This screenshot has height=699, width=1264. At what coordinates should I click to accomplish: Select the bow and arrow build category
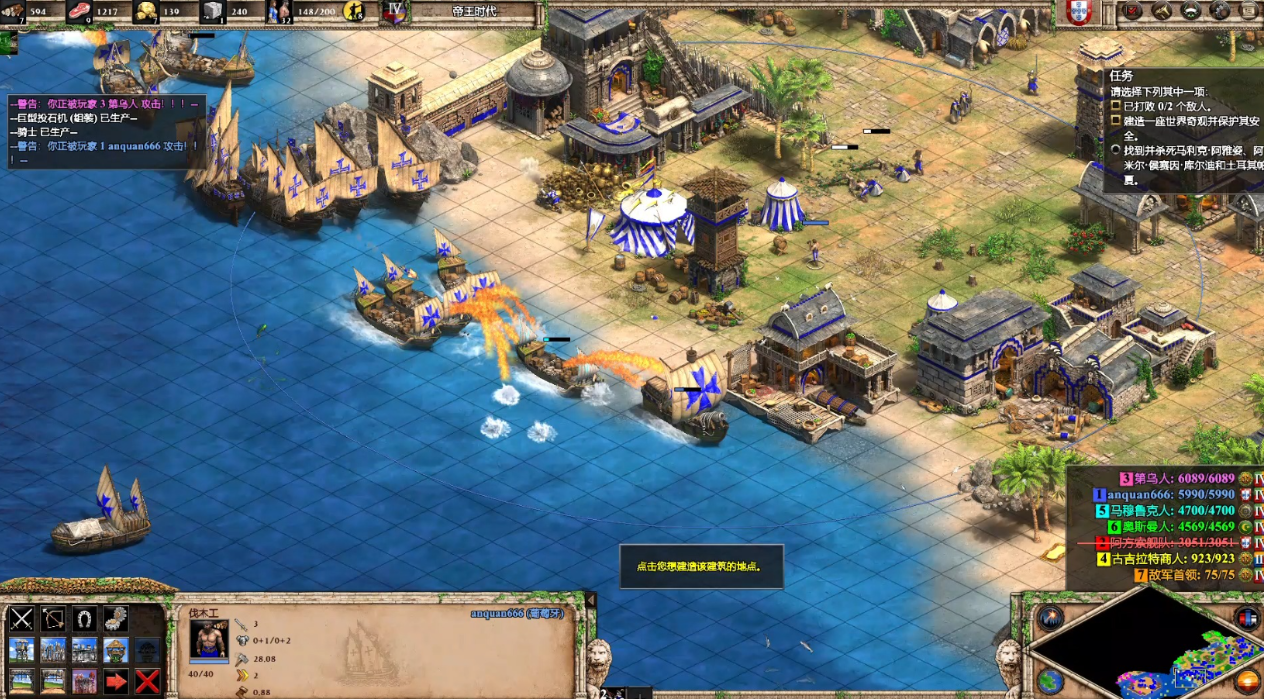click(53, 619)
